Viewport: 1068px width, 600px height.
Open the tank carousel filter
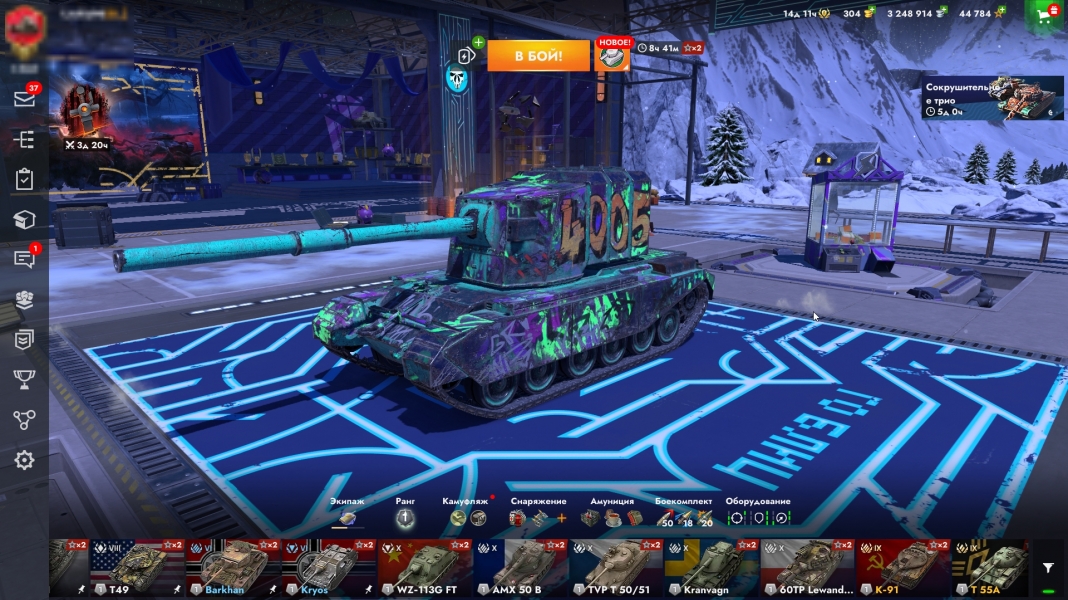1048,568
